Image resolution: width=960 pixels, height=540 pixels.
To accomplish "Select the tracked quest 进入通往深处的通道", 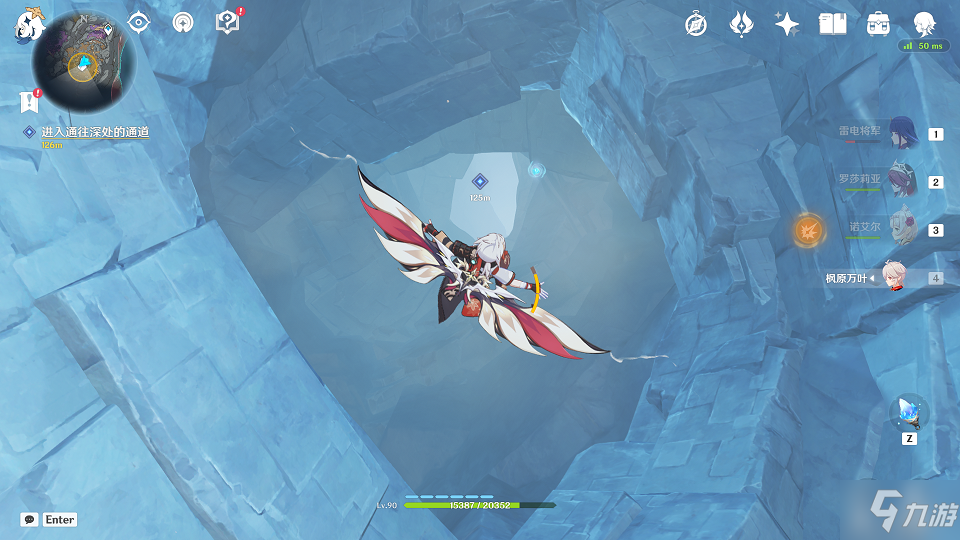I will click(95, 132).
